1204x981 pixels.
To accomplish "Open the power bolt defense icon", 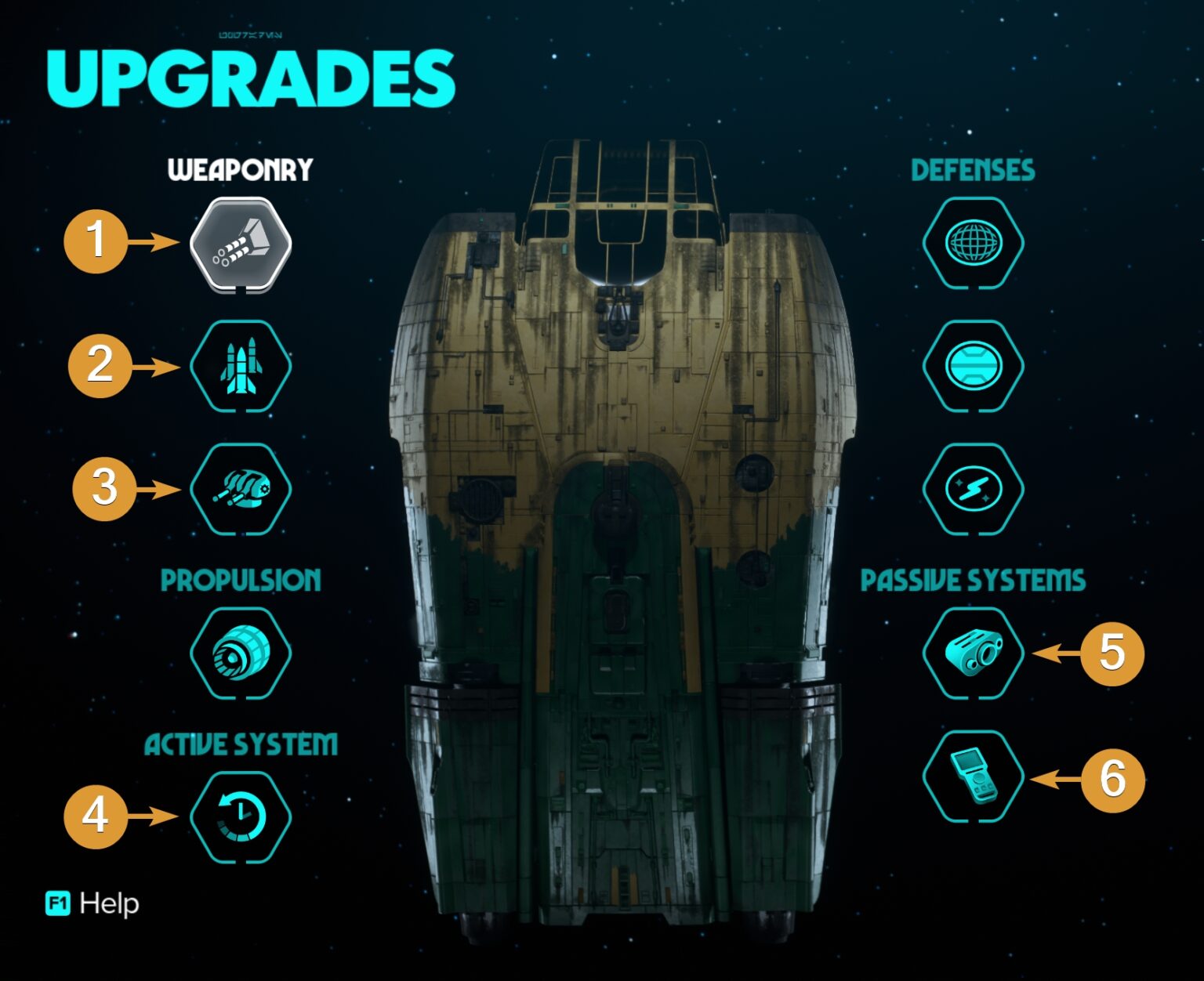I will pyautogui.click(x=972, y=489).
